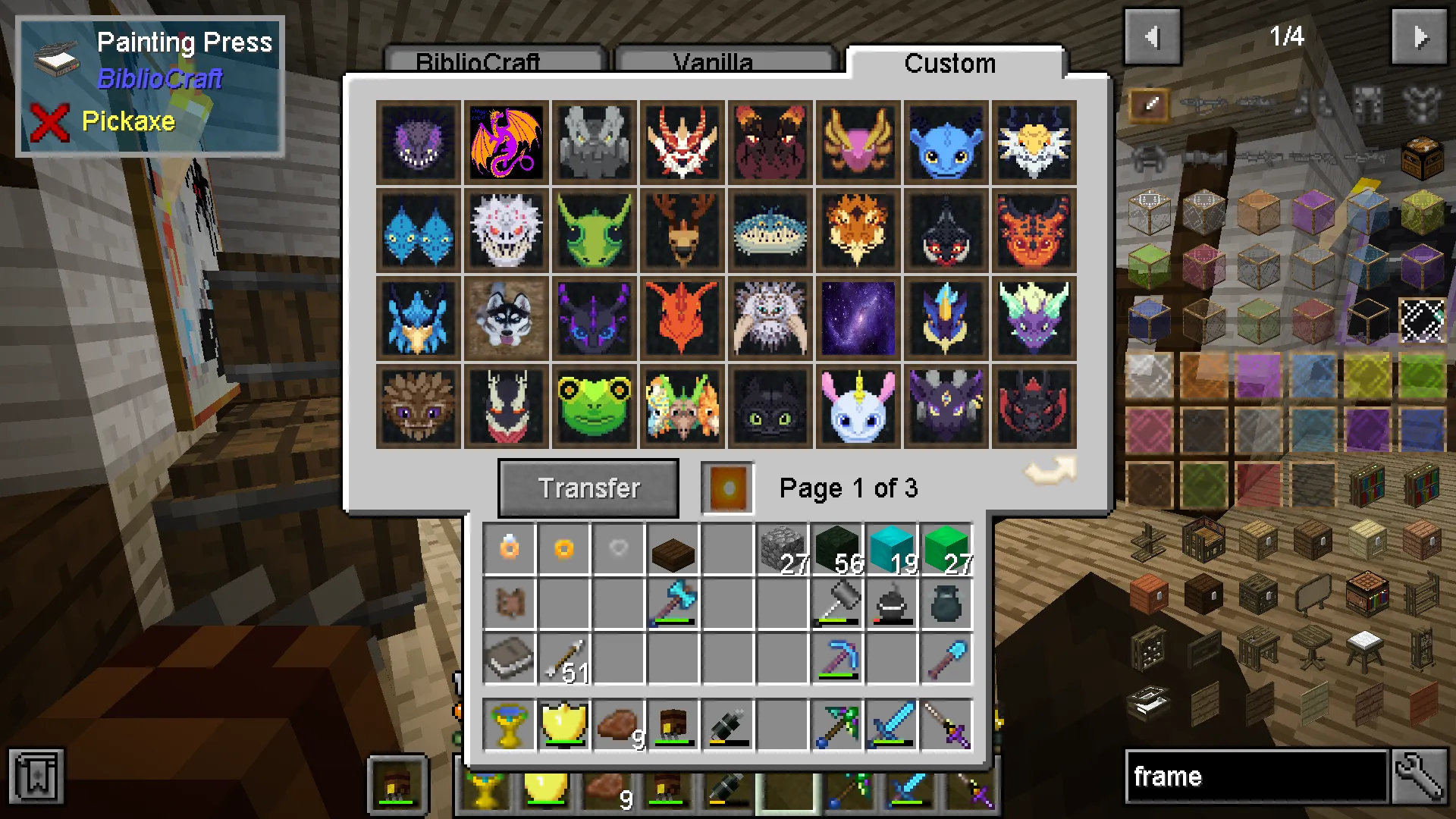Select the husky dog painting
The height and width of the screenshot is (819, 1456).
pyautogui.click(x=506, y=318)
